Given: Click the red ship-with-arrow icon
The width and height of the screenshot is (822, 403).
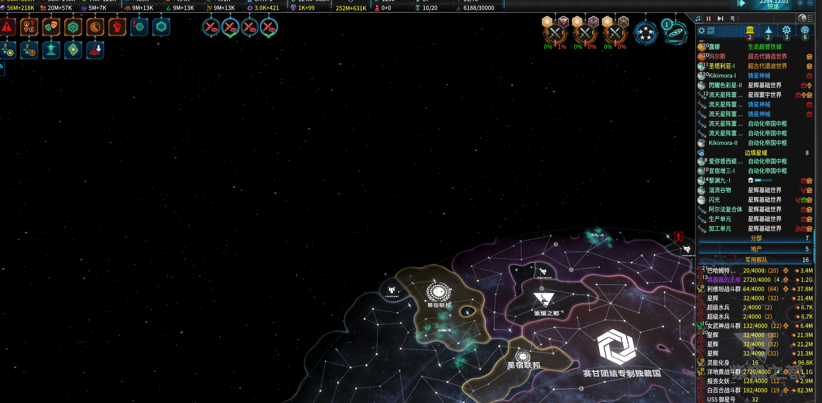Looking at the screenshot, I should pos(95,49).
